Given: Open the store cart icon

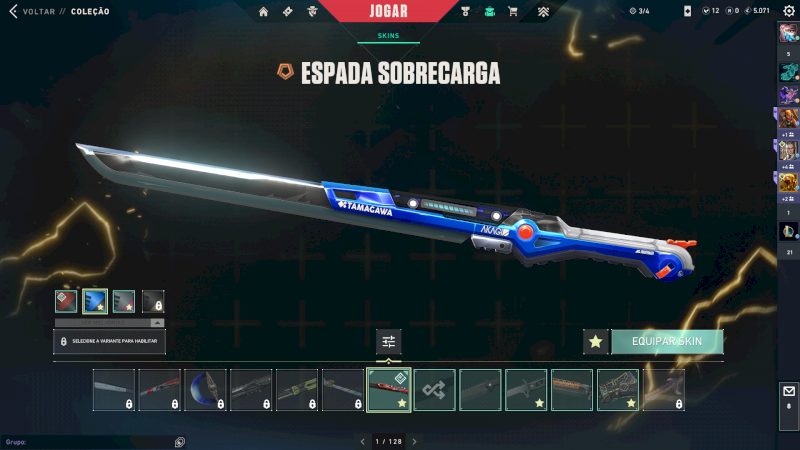Looking at the screenshot, I should click(513, 12).
